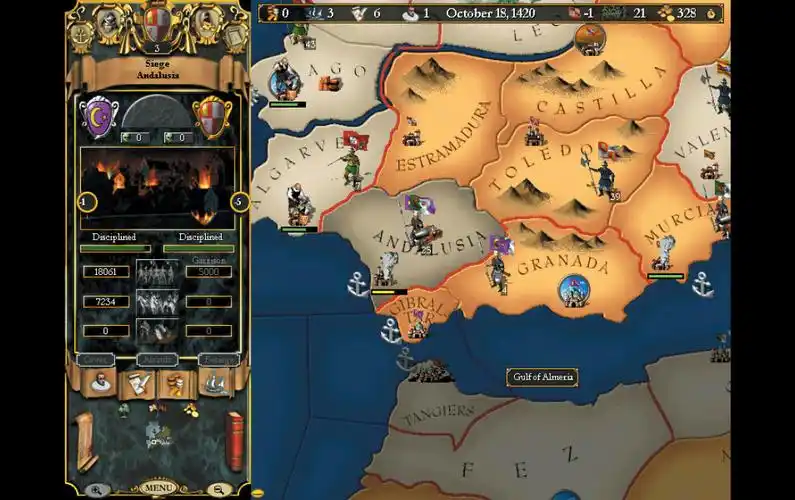
Task: Open the monarch portrait court view
Action: [x=100, y=384]
